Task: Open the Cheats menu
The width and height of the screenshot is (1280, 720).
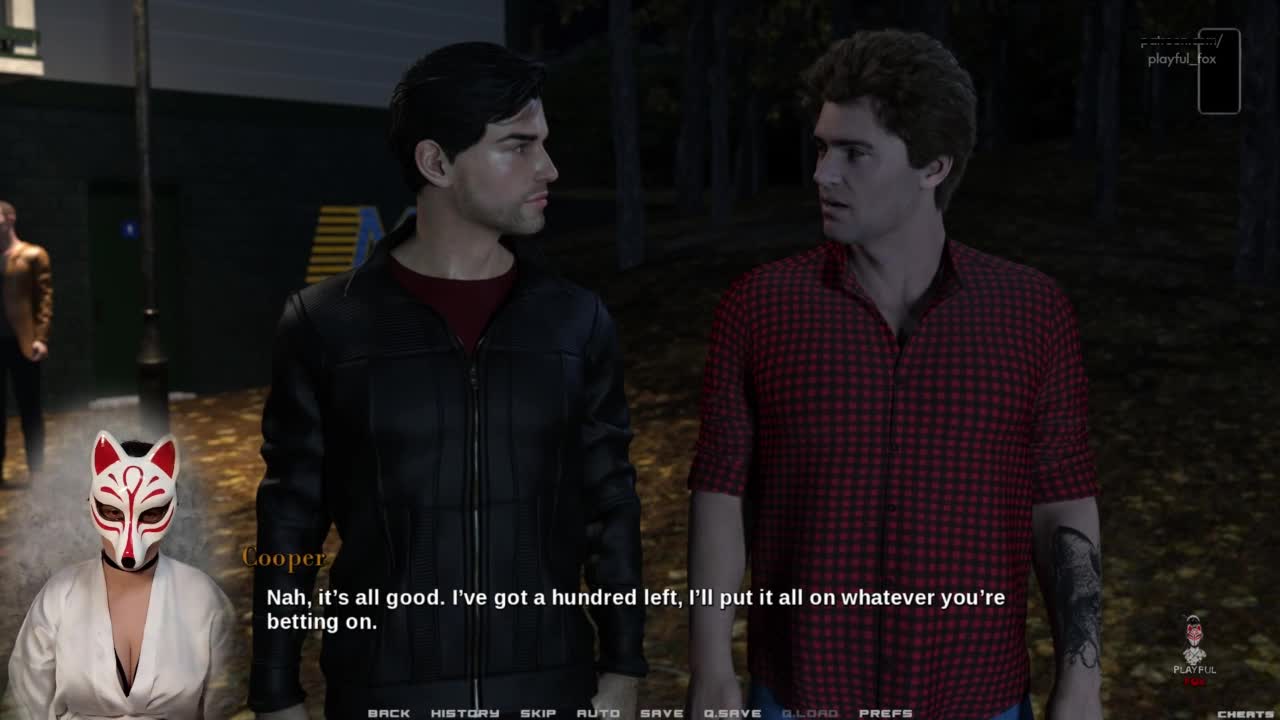Action: 1245,714
